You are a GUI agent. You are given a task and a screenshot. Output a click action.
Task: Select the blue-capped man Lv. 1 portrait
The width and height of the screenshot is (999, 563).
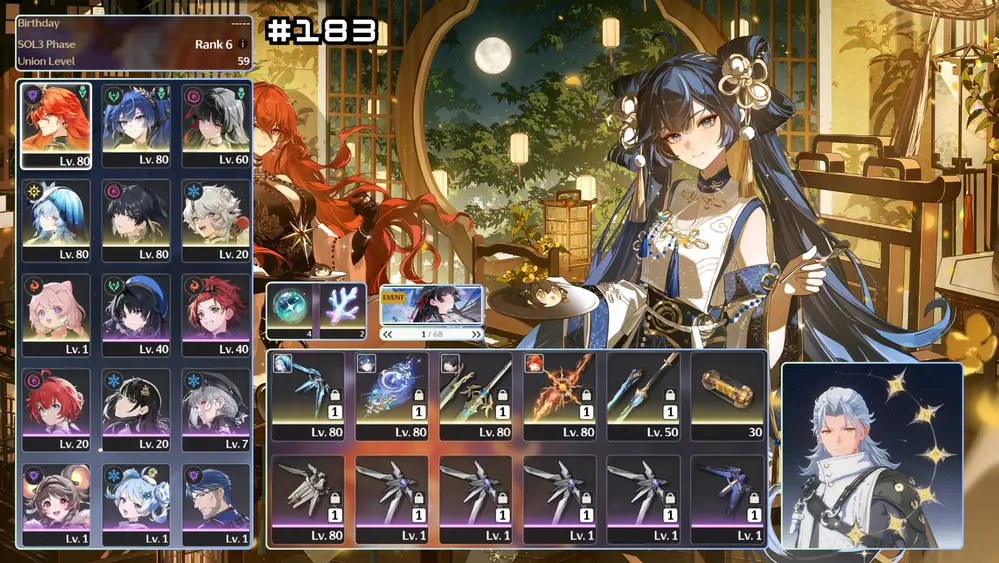coord(216,504)
